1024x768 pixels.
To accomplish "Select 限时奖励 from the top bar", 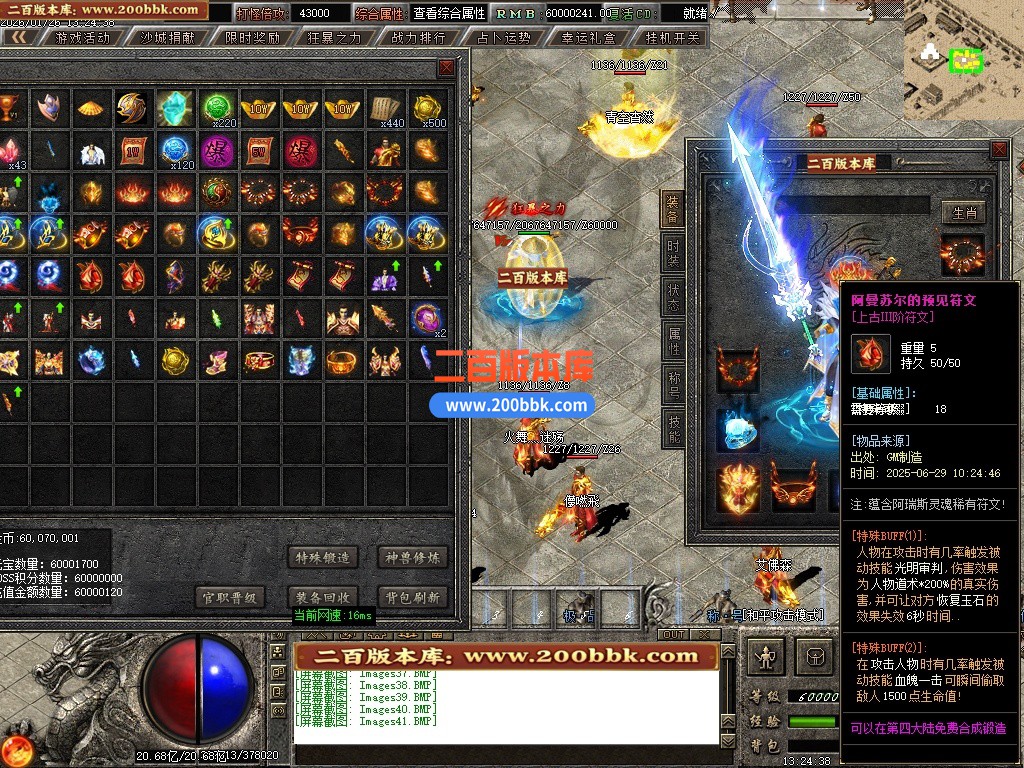I will tap(252, 38).
